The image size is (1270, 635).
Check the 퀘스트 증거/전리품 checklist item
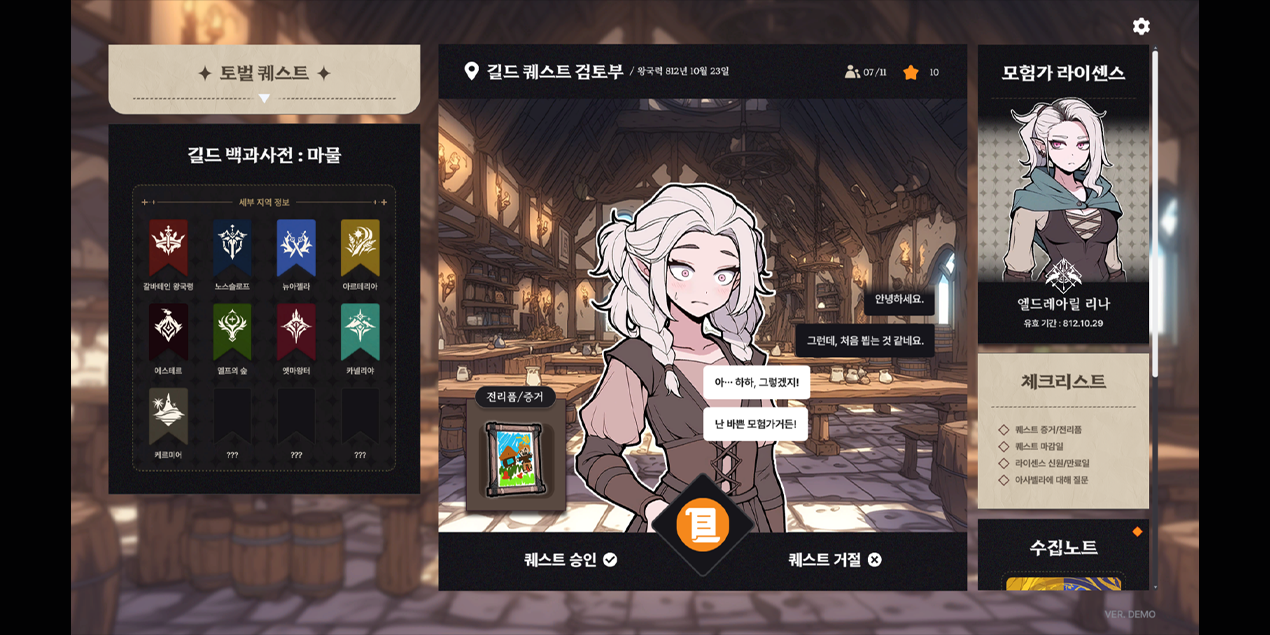click(x=1048, y=430)
